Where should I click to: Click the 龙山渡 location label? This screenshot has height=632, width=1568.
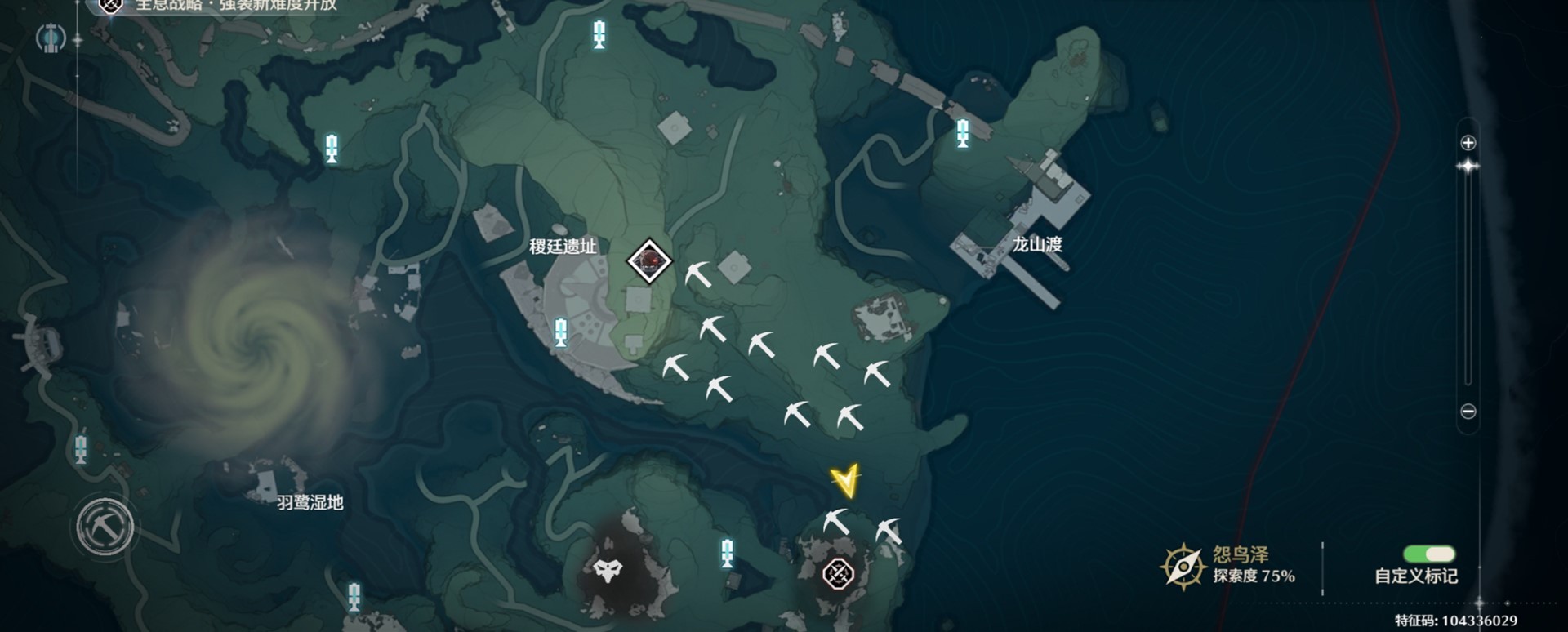tap(1037, 244)
